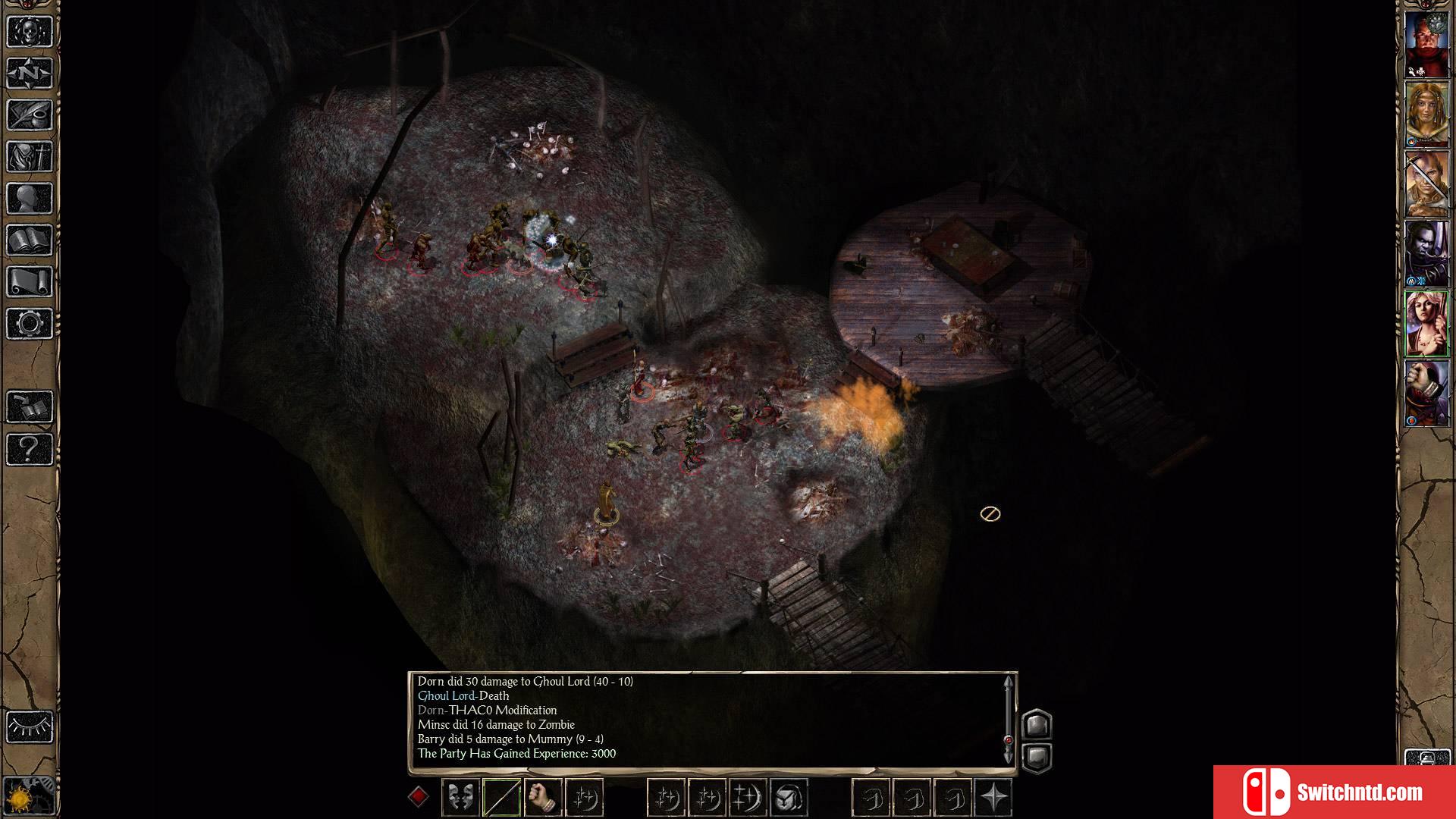Screen dimensions: 1456x819
Task: Select the blonde woman party portrait
Action: click(x=1426, y=114)
